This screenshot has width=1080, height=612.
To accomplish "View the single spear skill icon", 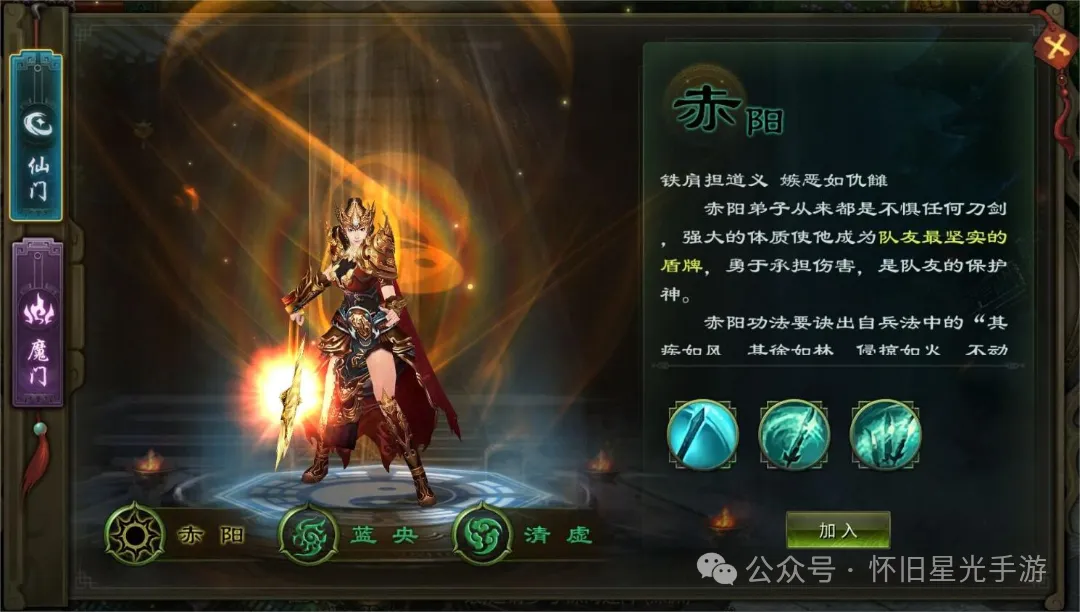I will tap(703, 435).
